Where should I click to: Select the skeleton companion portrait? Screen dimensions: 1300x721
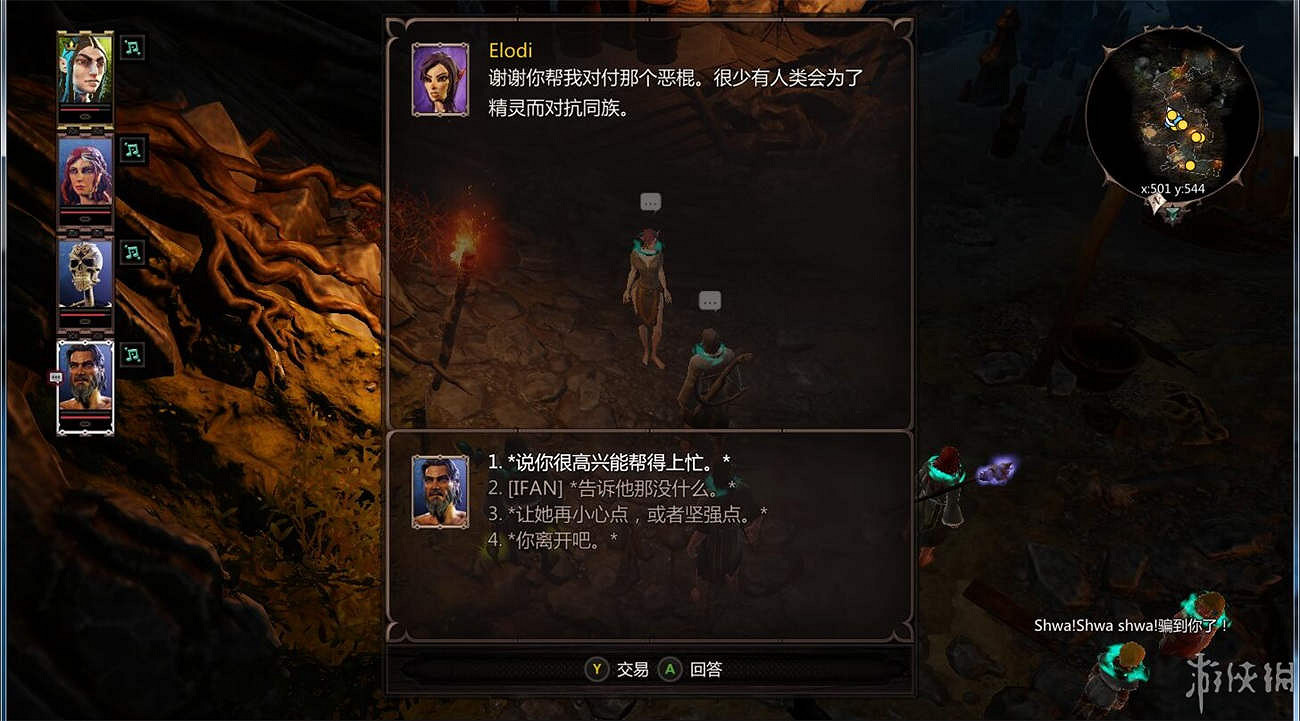click(84, 275)
